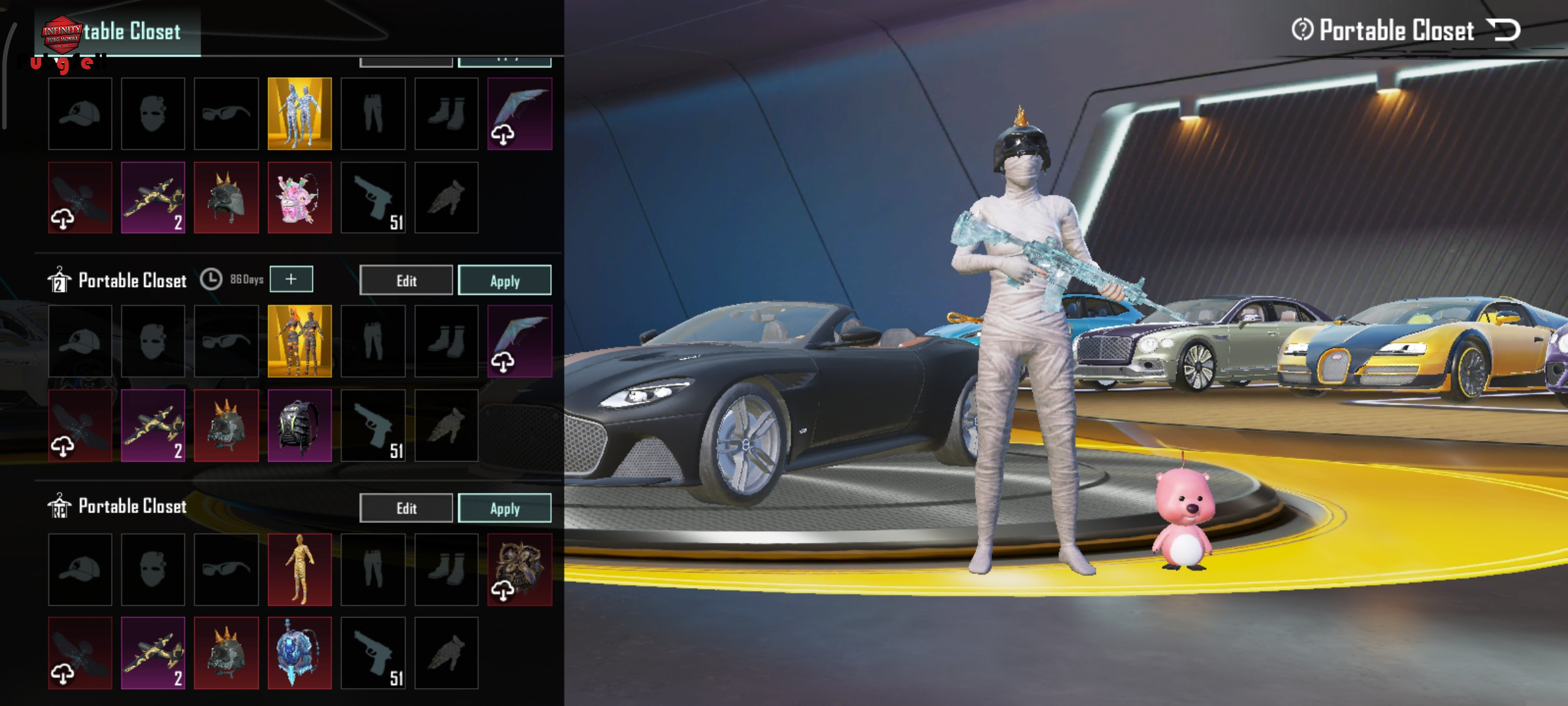The image size is (1568, 706).
Task: Select the bronze ornate parachute slot
Action: point(519,569)
